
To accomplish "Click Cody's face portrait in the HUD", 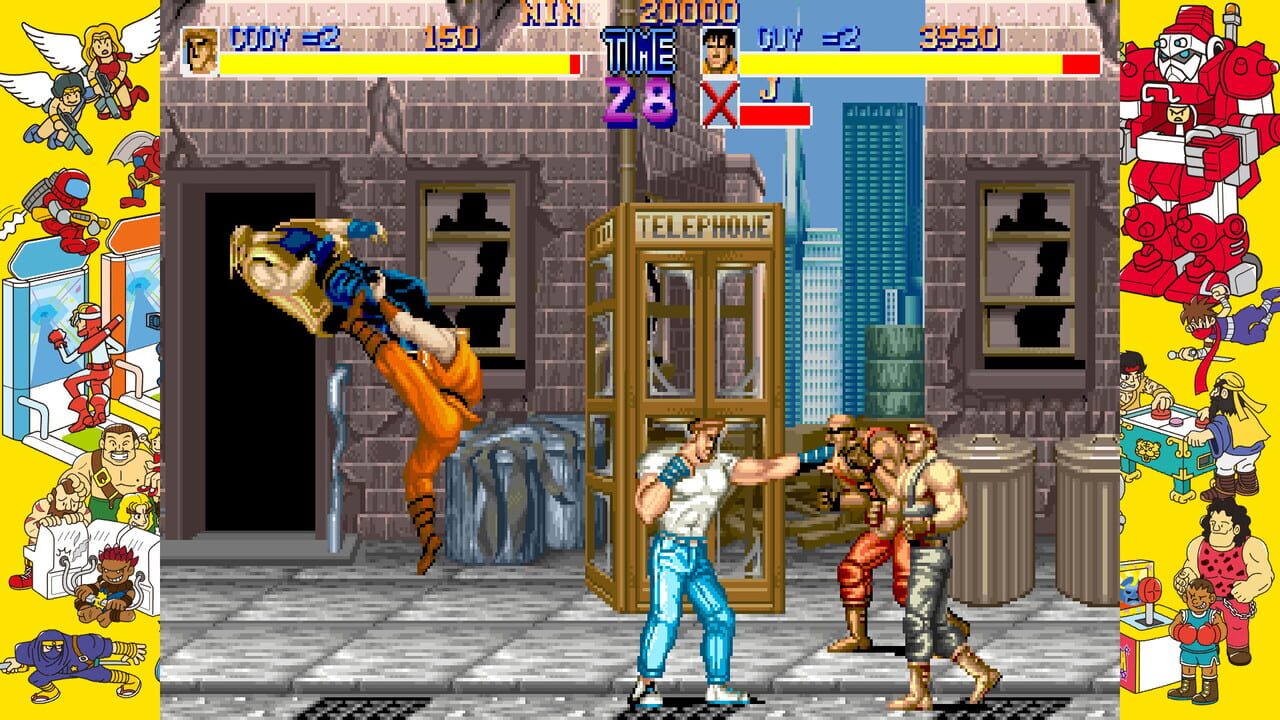I will click(x=200, y=47).
